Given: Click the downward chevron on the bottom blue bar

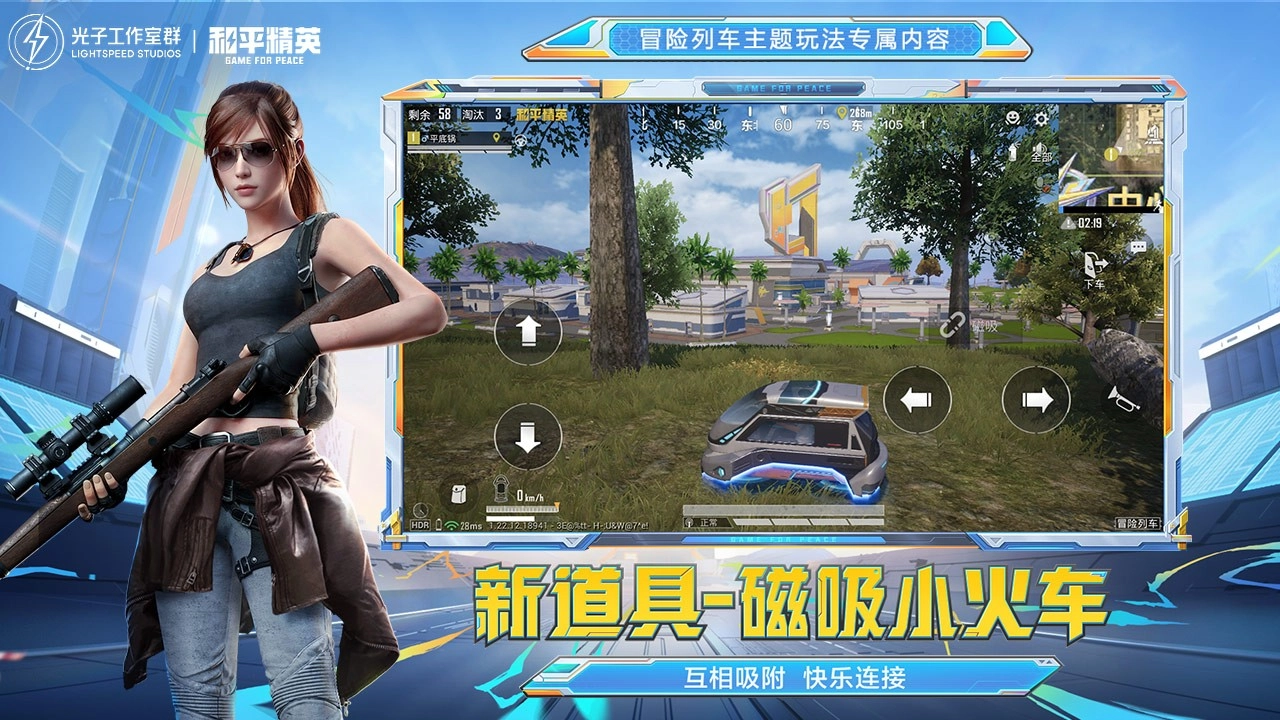Looking at the screenshot, I should coord(572,541).
